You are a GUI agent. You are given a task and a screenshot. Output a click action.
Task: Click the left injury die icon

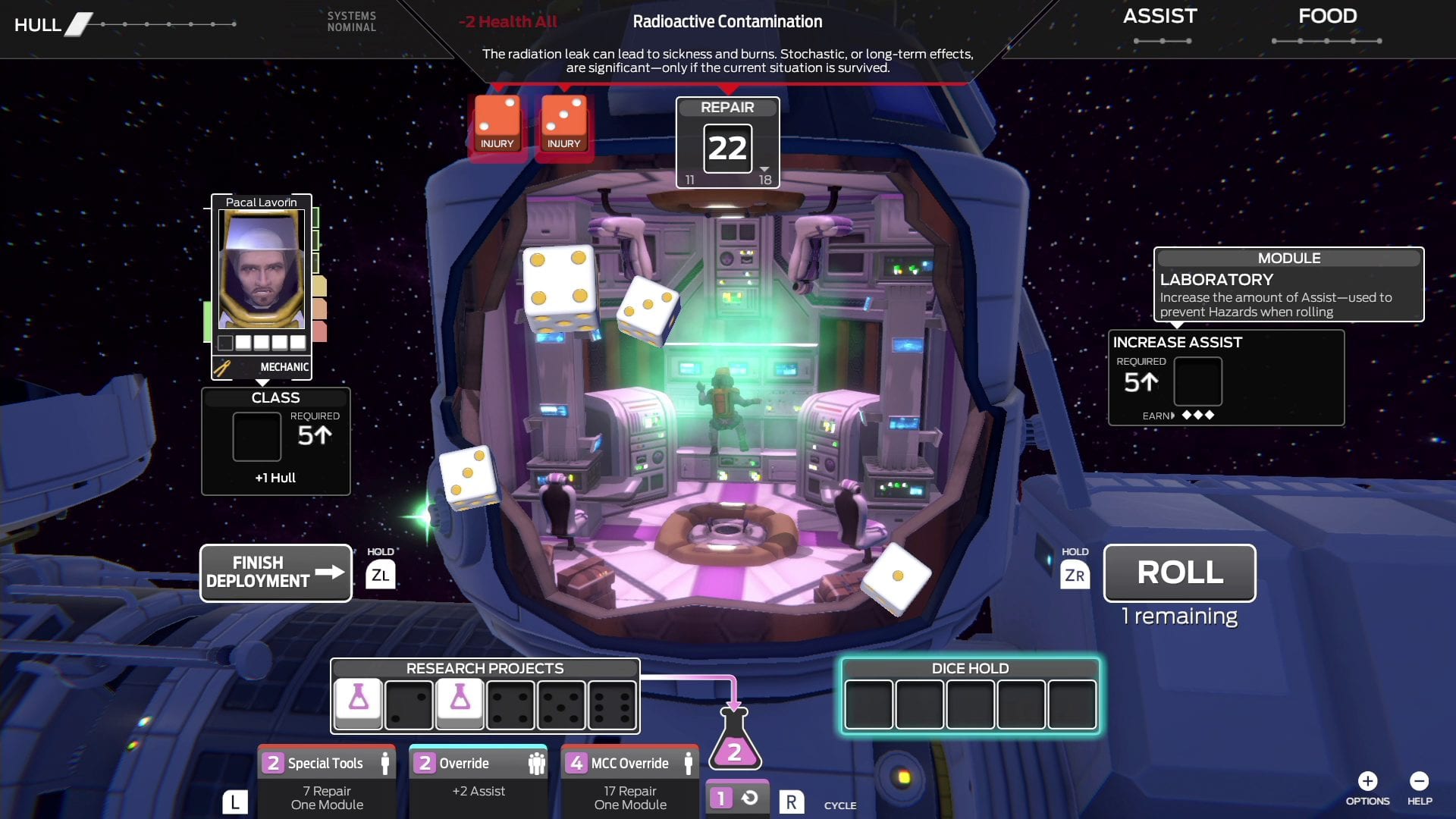pyautogui.click(x=497, y=121)
